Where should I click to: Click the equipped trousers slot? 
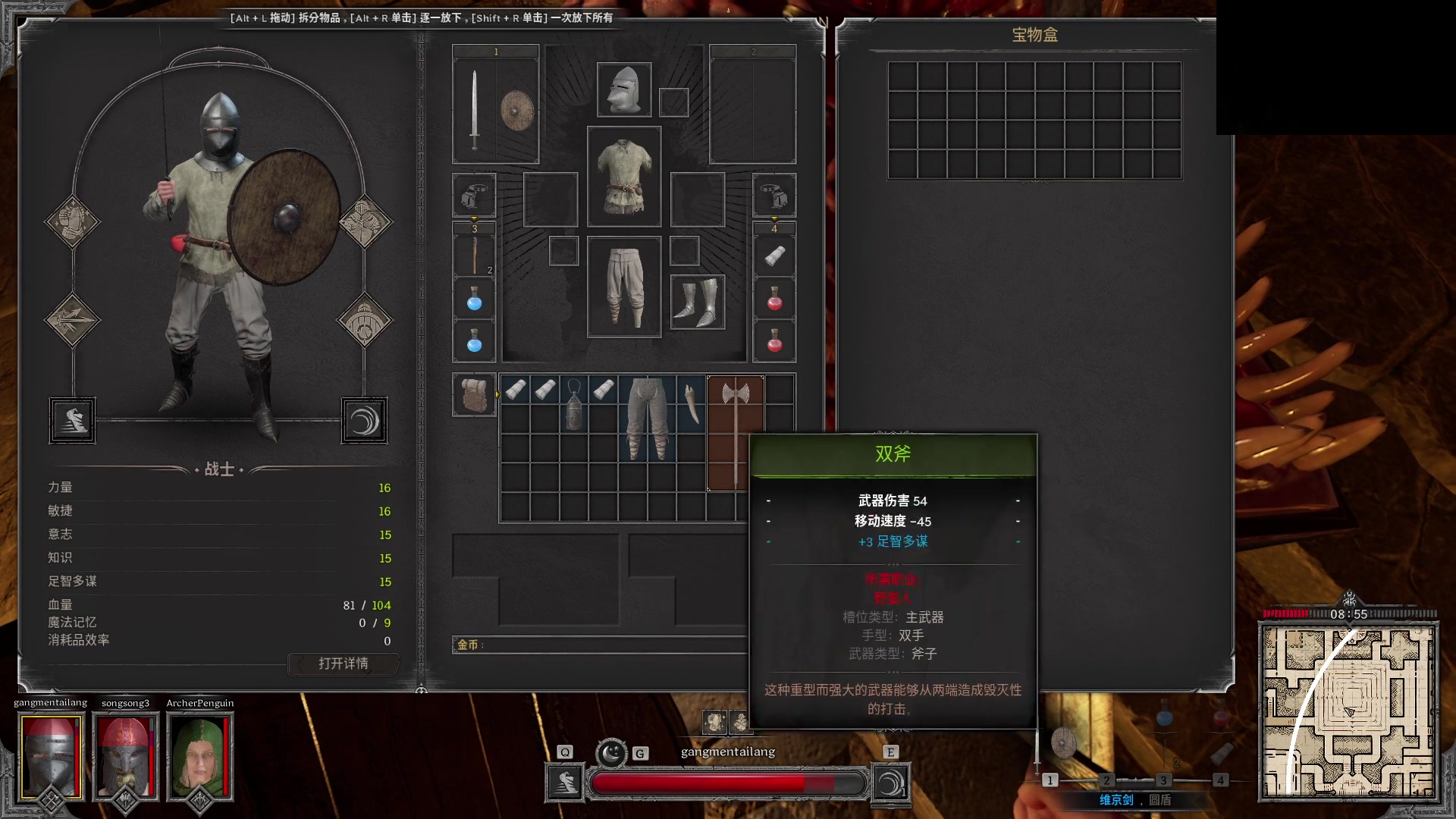(x=624, y=287)
